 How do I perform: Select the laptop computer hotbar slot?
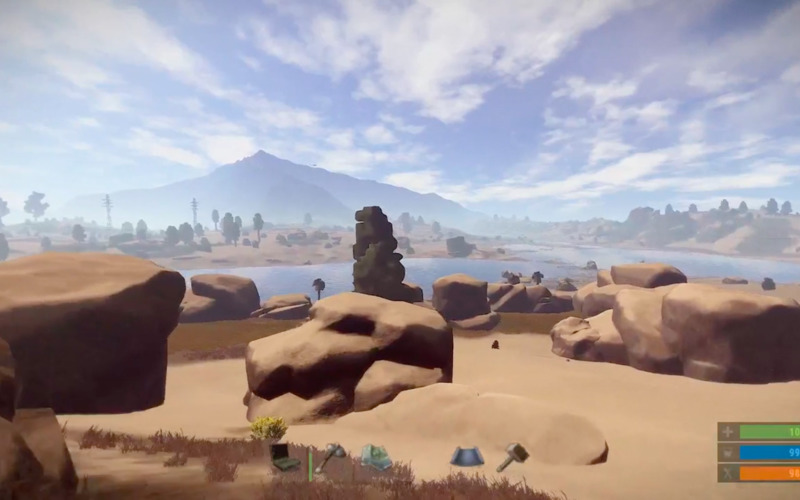tap(284, 457)
